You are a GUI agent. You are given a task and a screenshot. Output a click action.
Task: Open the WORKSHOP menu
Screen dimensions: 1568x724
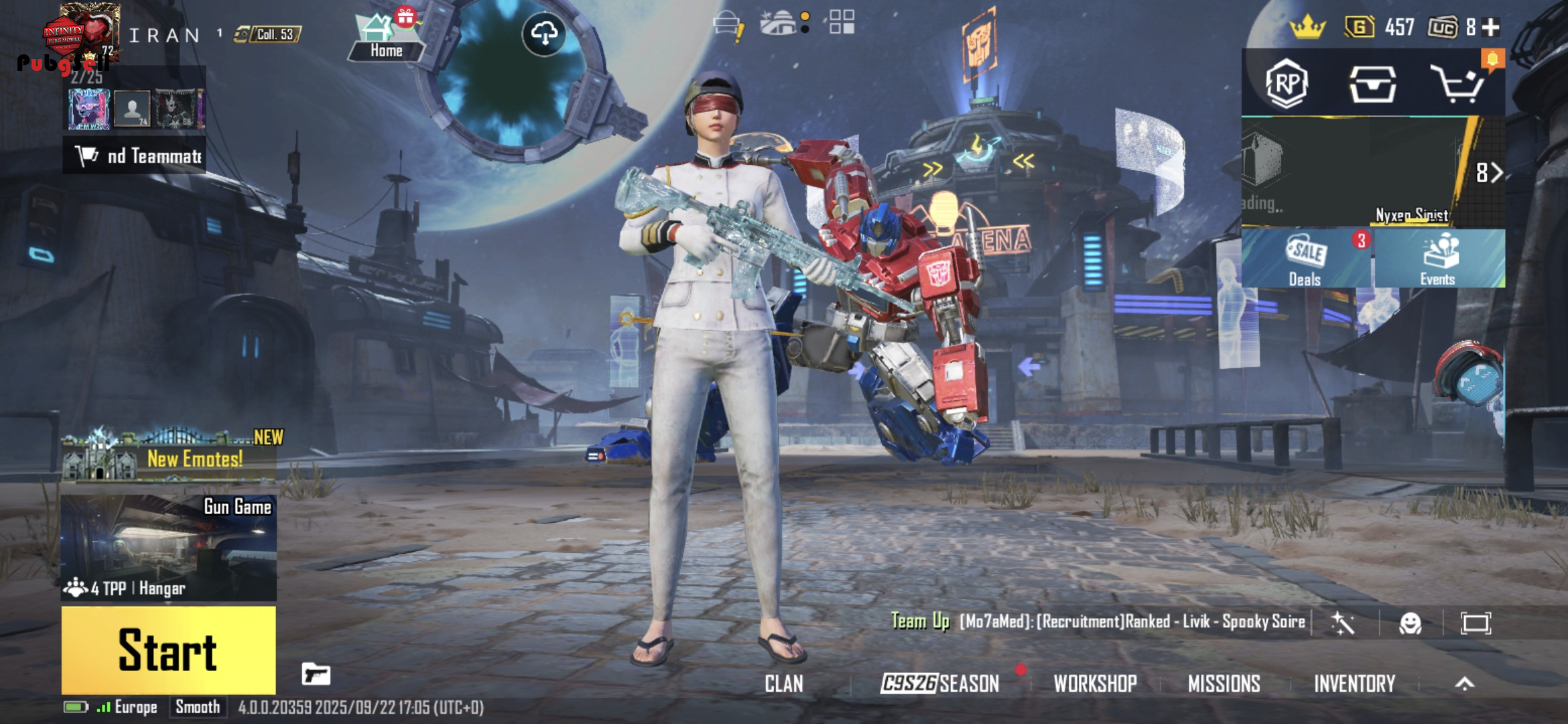pyautogui.click(x=1095, y=684)
